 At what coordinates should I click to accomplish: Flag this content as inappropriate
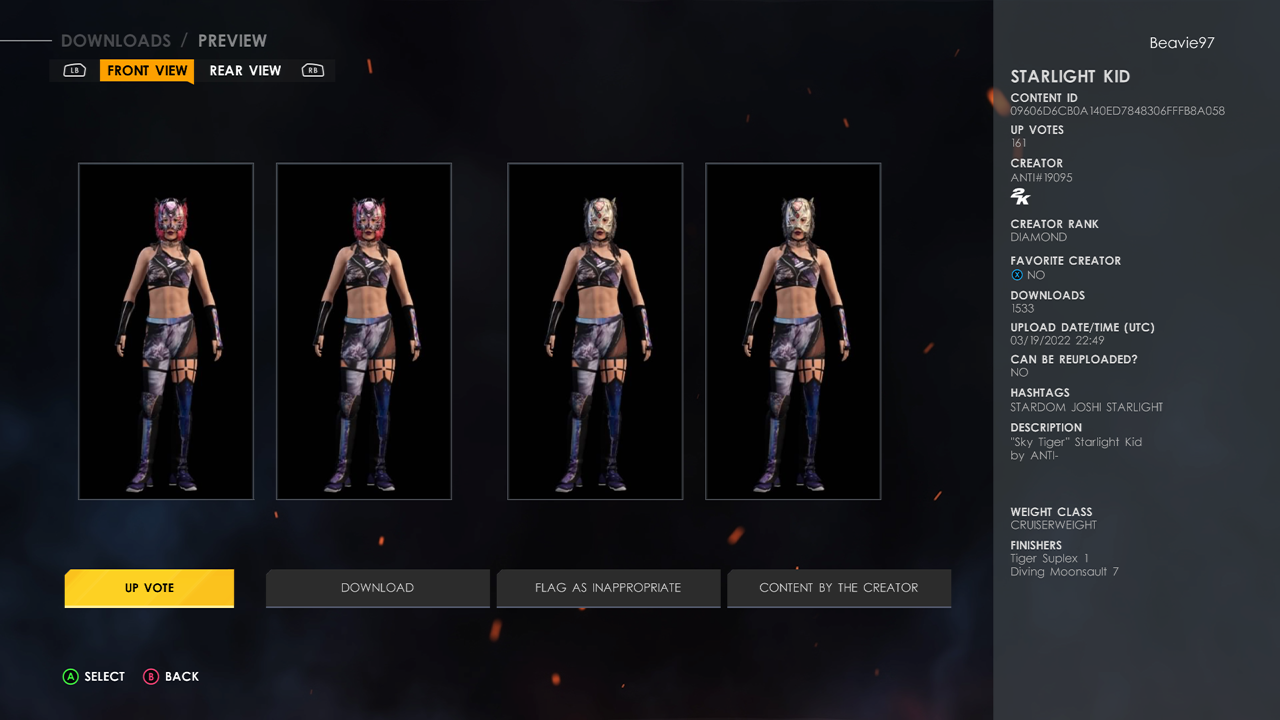click(607, 588)
